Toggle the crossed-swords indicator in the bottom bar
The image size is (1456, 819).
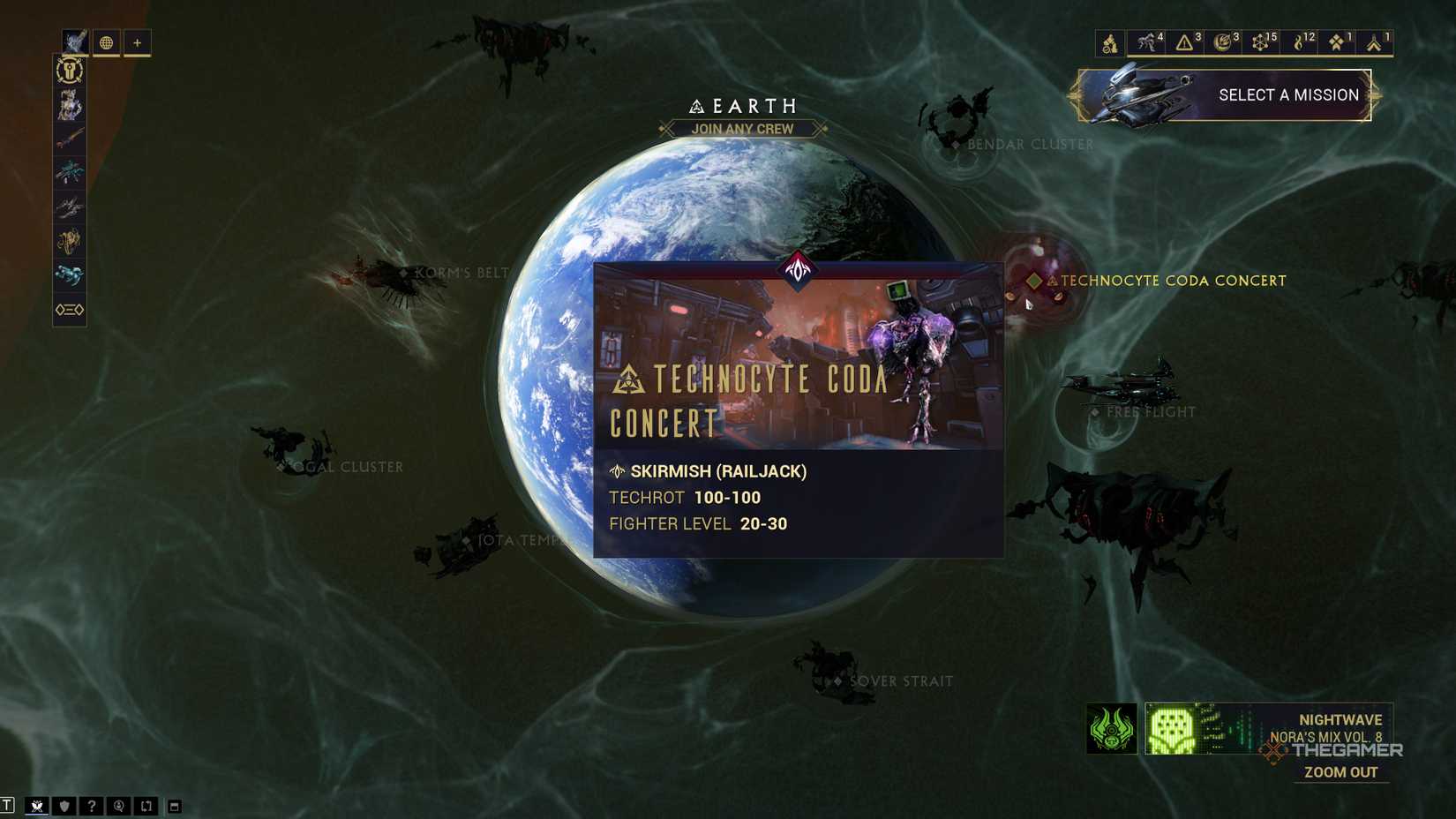[38, 805]
